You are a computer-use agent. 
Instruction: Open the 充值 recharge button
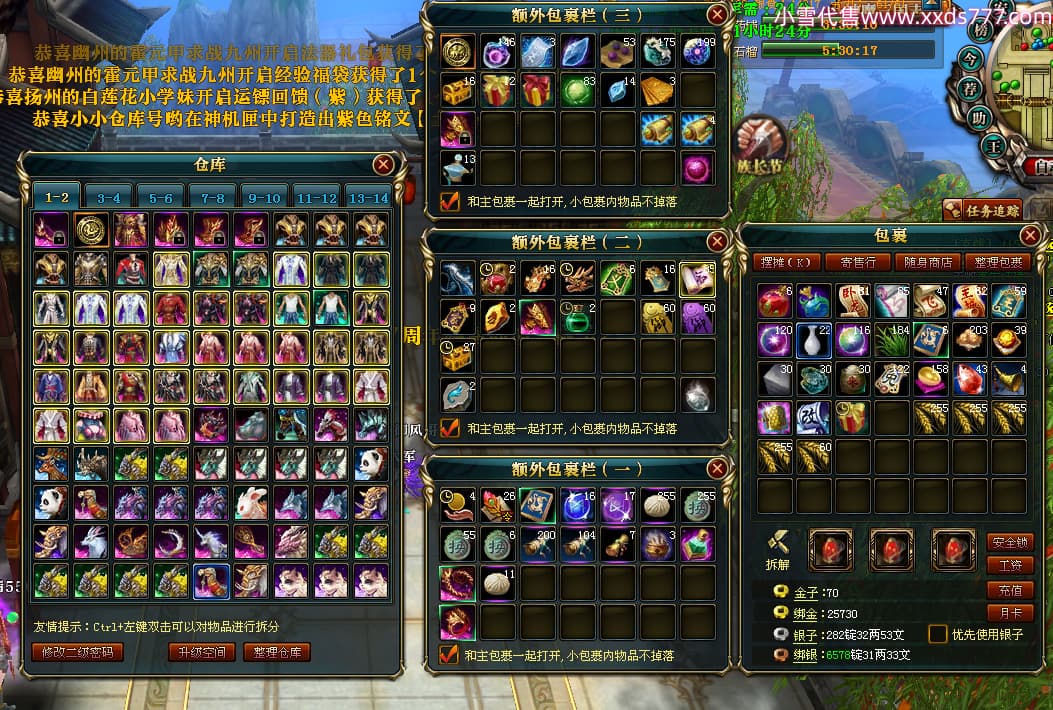(x=1010, y=590)
